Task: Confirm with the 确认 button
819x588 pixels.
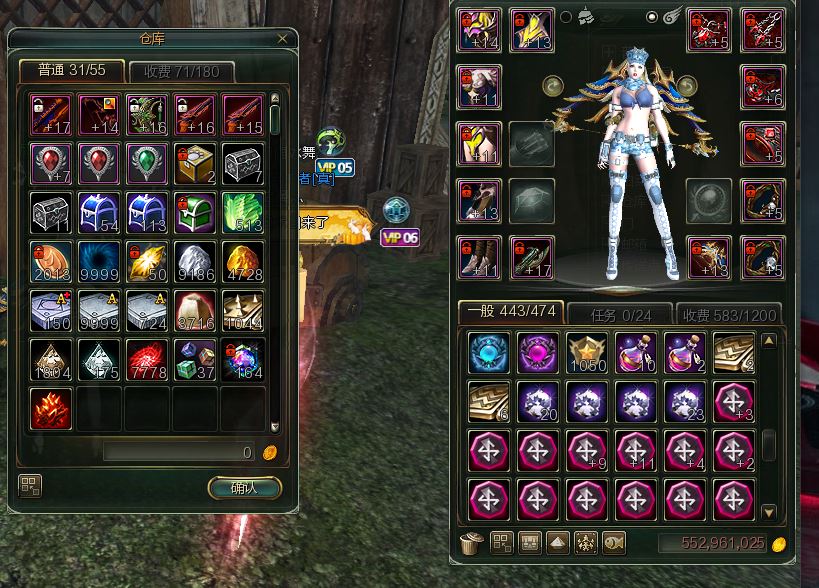Action: (244, 488)
